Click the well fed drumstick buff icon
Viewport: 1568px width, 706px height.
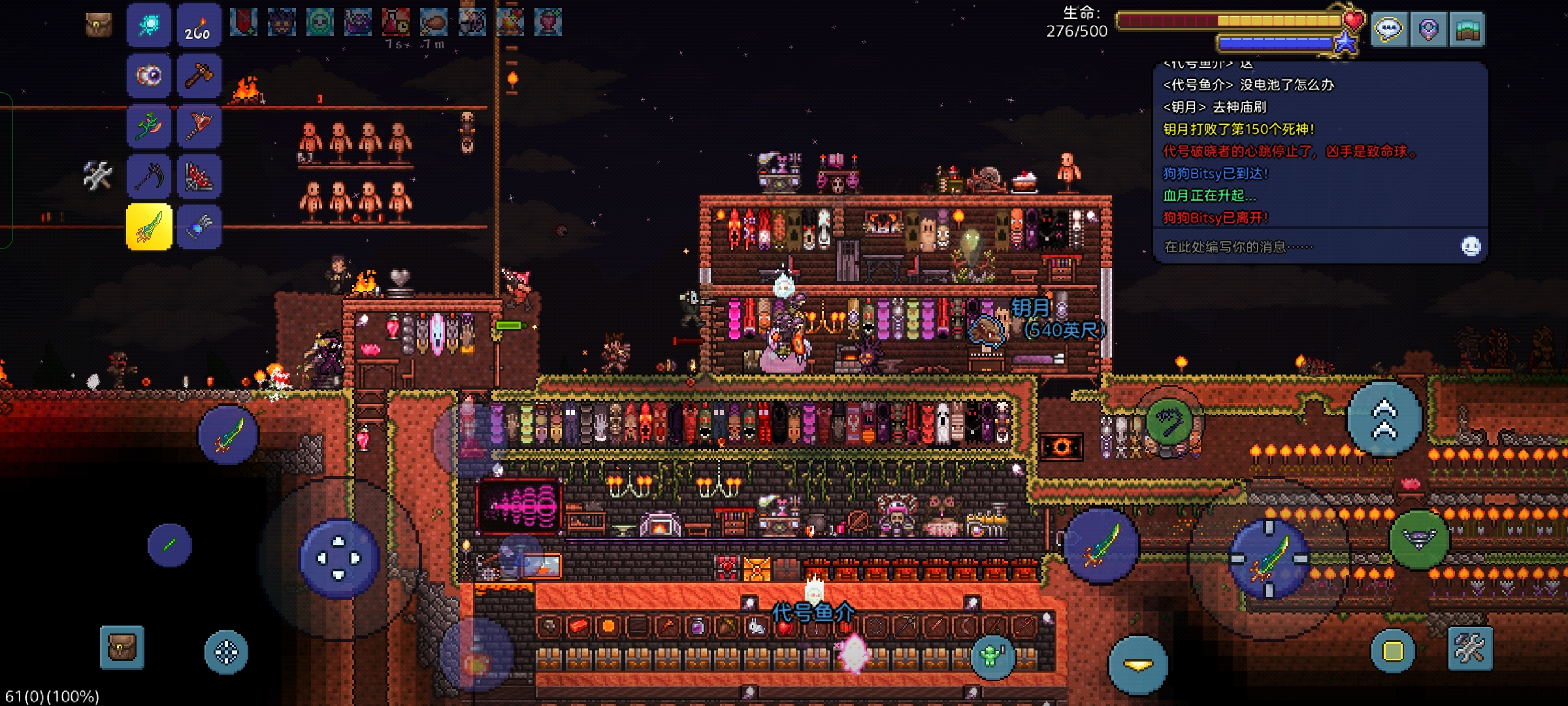pos(434,24)
